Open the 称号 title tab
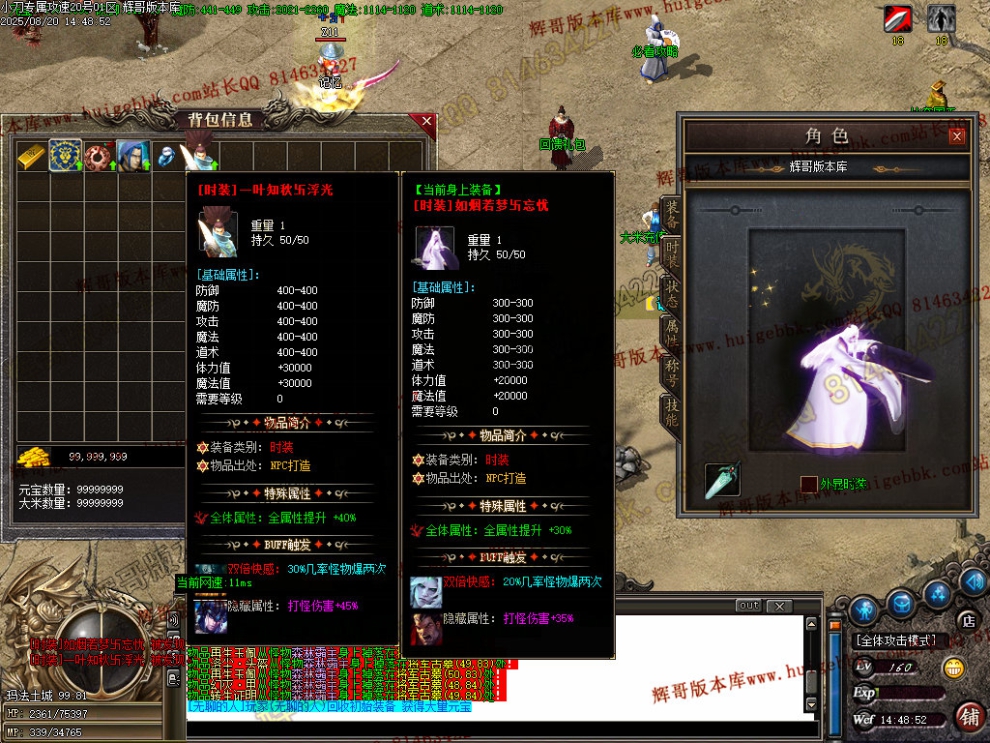The image size is (990, 743). point(671,372)
